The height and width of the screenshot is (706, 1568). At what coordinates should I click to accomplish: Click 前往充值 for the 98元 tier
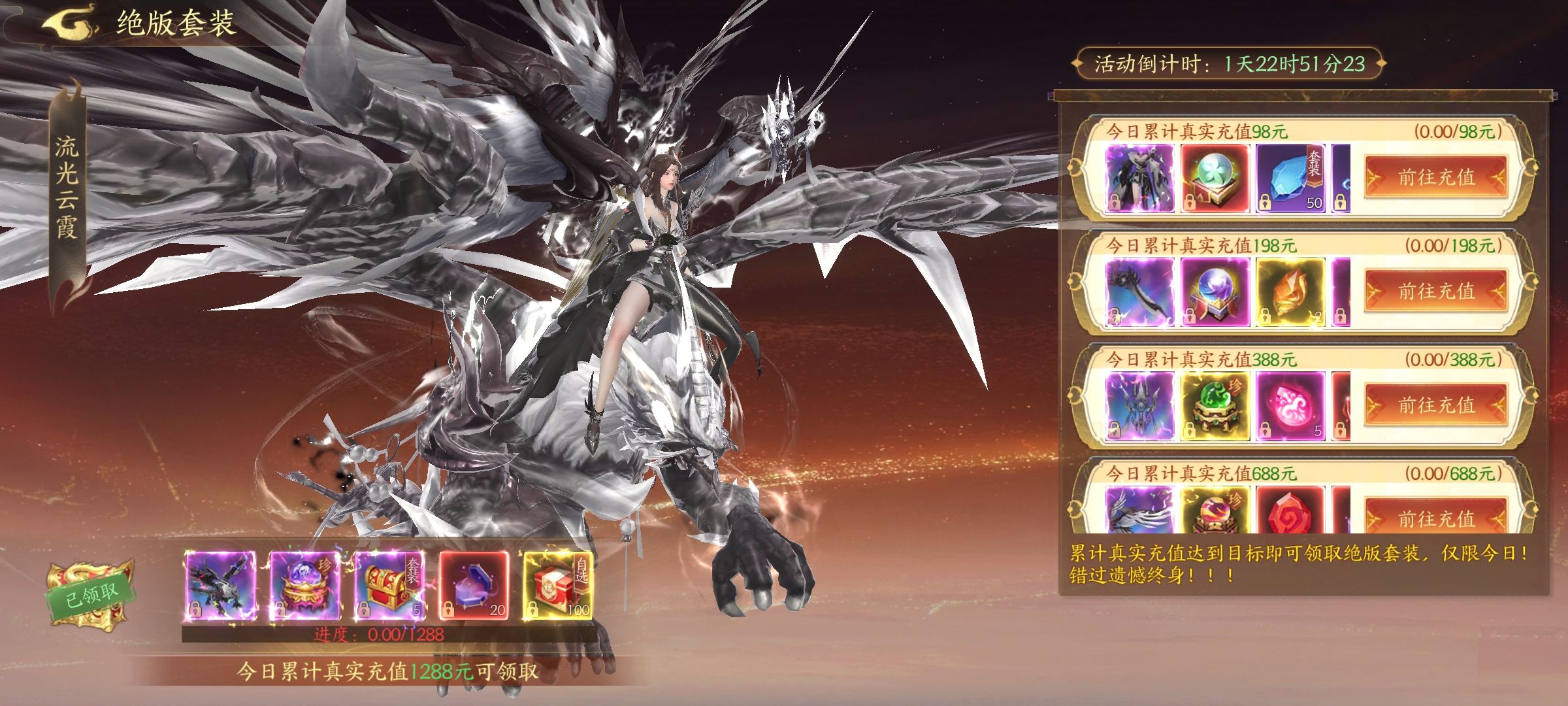tap(1435, 177)
